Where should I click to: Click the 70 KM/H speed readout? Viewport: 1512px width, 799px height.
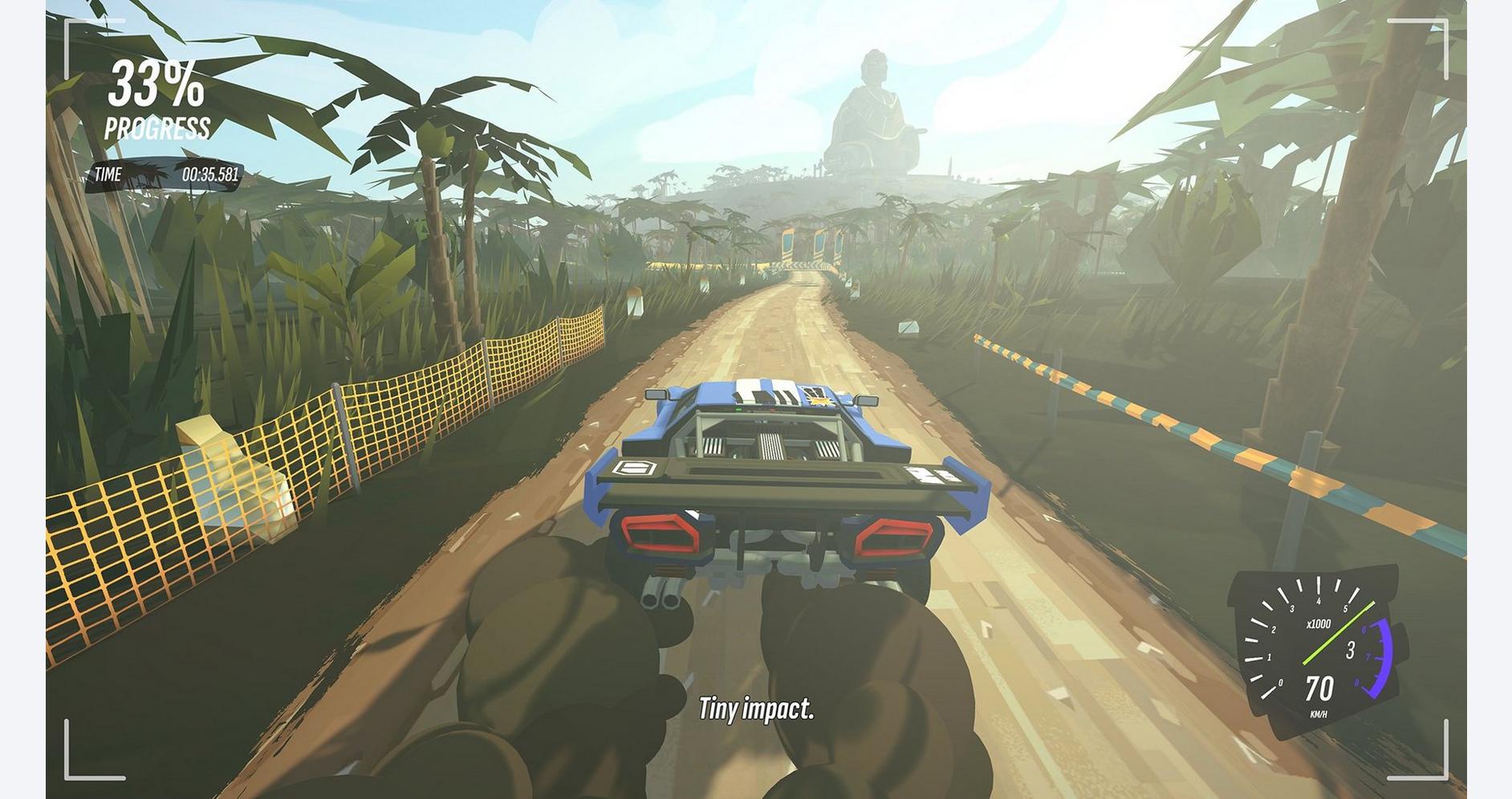(1319, 688)
